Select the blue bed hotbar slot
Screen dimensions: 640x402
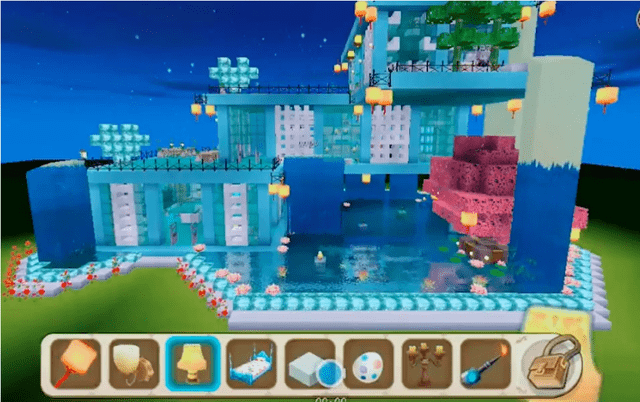(251, 362)
